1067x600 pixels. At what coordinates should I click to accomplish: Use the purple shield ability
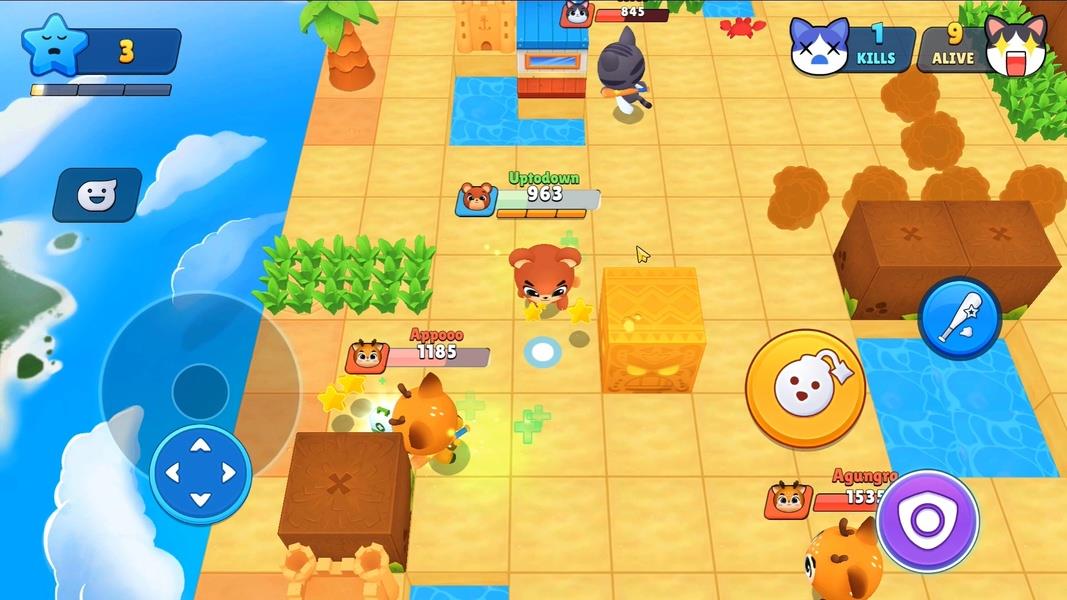pos(927,520)
